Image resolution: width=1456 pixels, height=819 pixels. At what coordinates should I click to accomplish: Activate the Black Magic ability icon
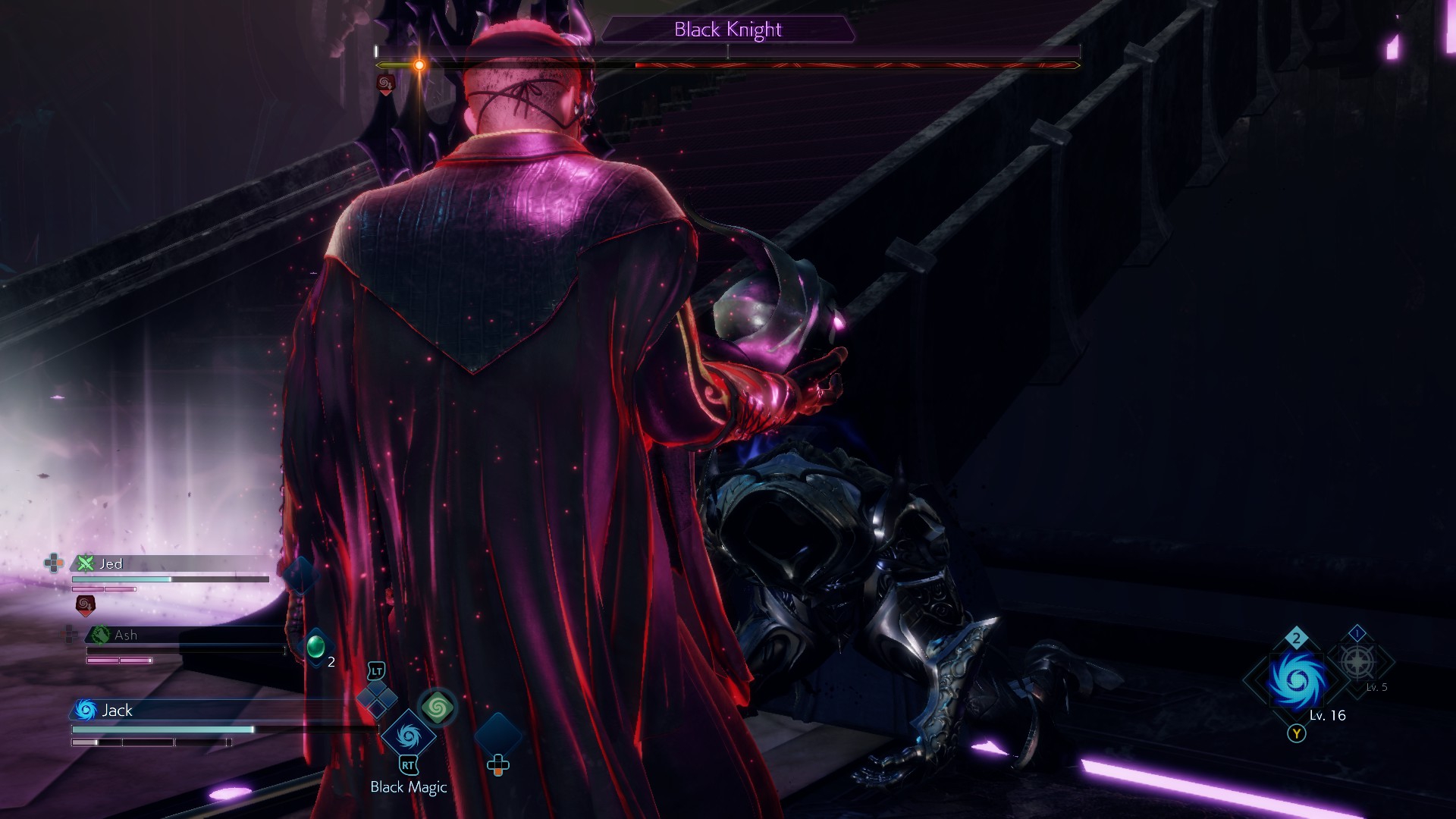408,735
